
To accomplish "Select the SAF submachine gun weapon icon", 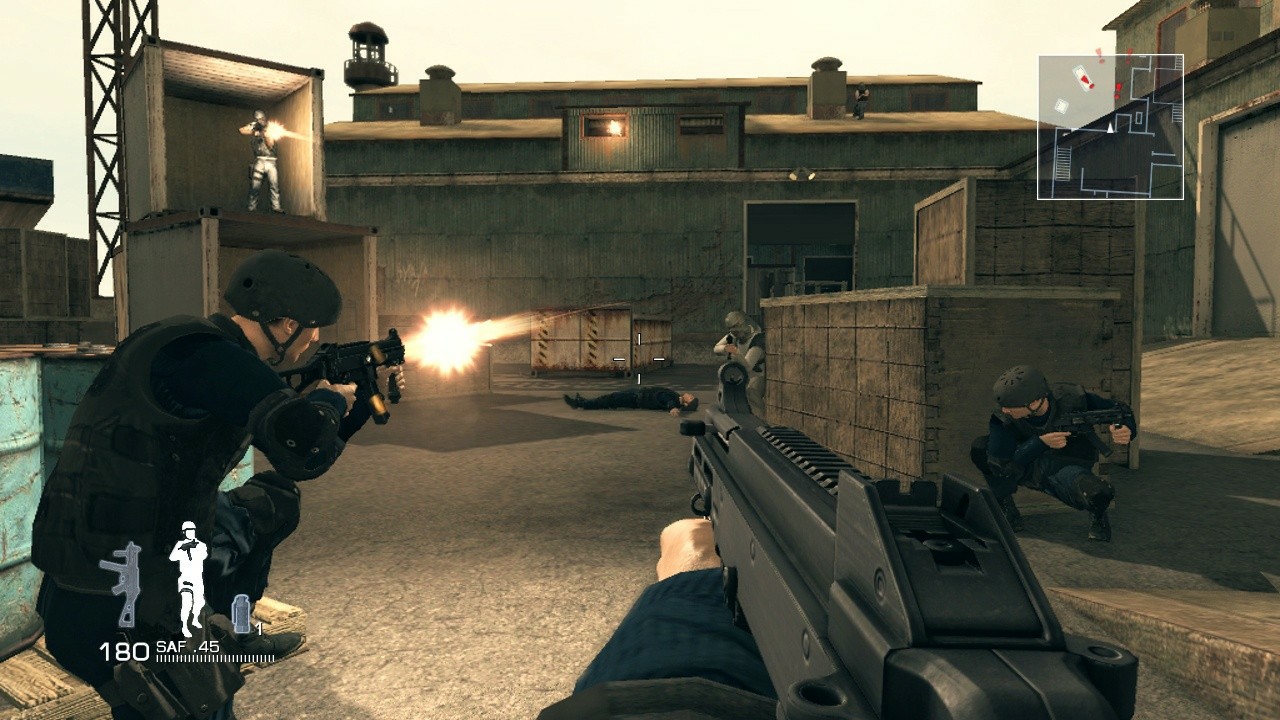I will tap(121, 583).
